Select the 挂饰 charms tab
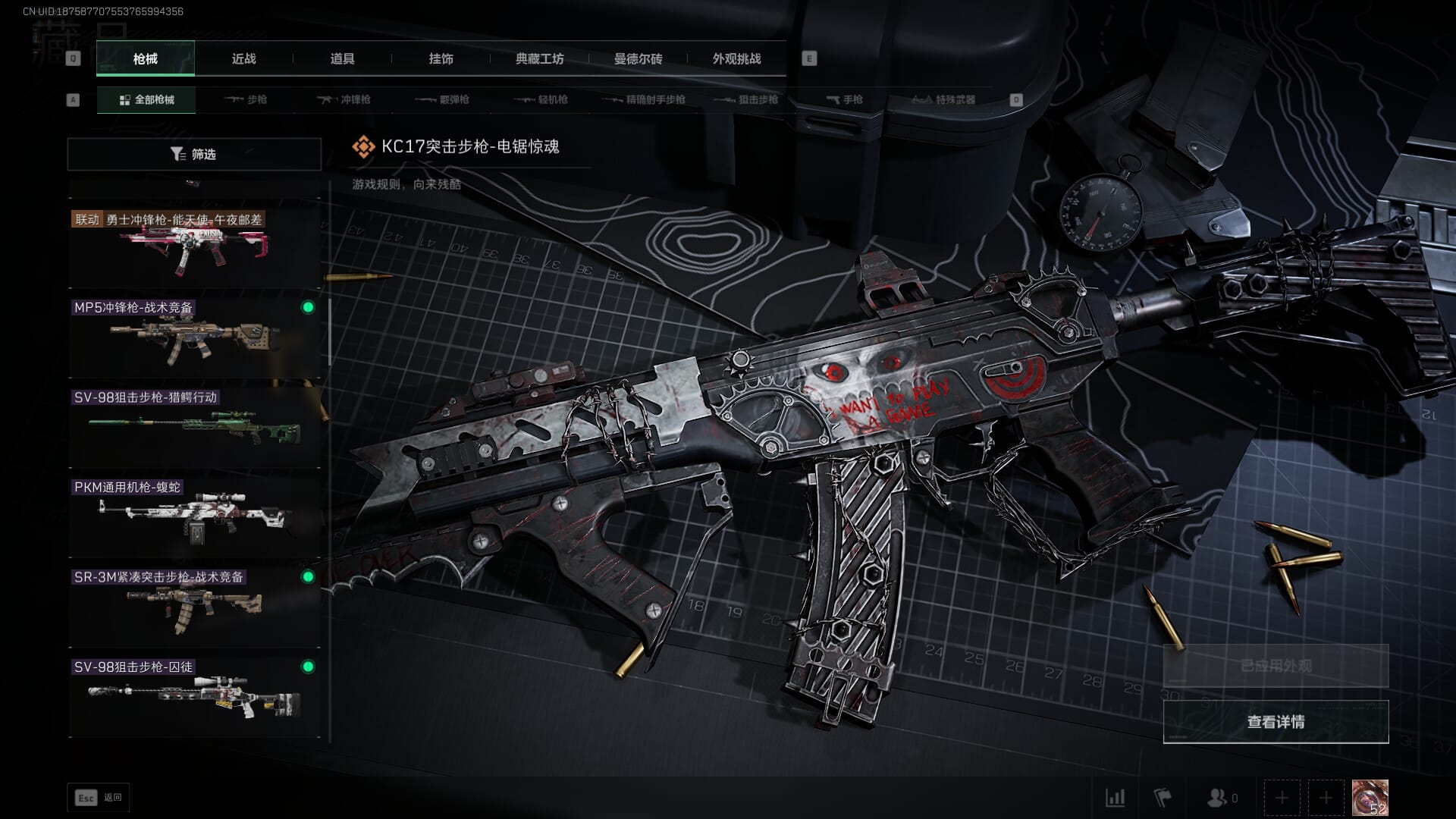Image resolution: width=1456 pixels, height=819 pixels. click(x=441, y=59)
